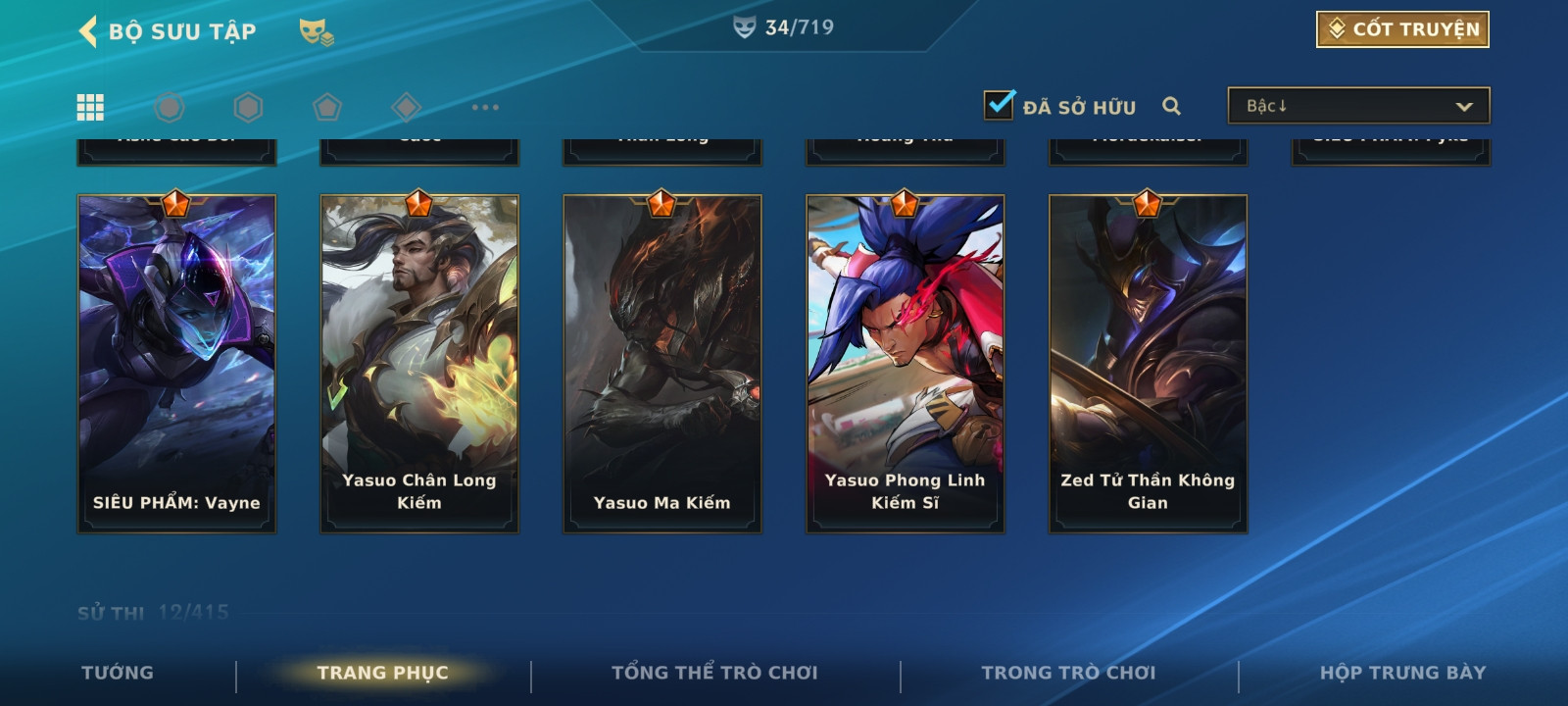Choose the Yasuo Chân Long Kiếm skin
This screenshot has height=706, width=1568.
click(x=419, y=364)
